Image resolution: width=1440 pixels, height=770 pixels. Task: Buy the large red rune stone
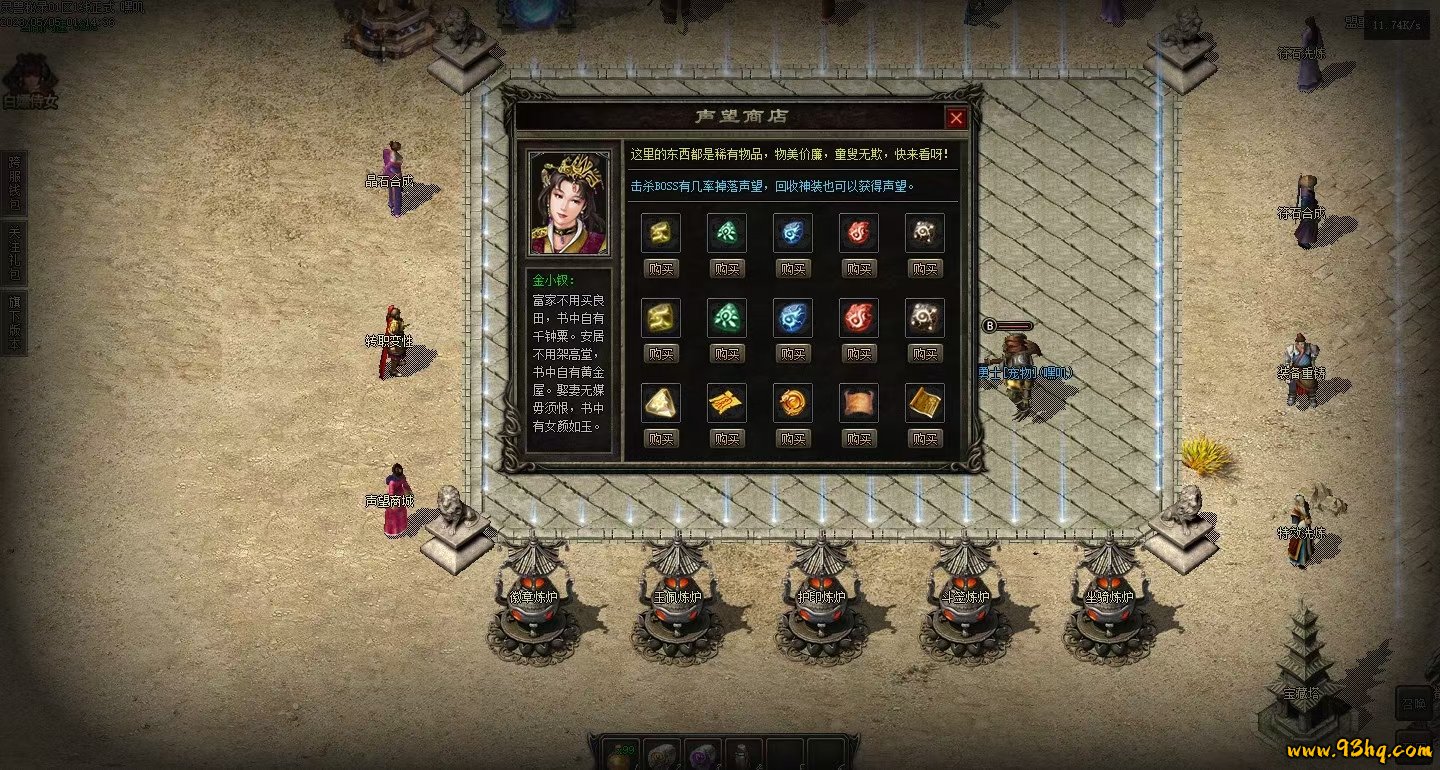pos(859,353)
